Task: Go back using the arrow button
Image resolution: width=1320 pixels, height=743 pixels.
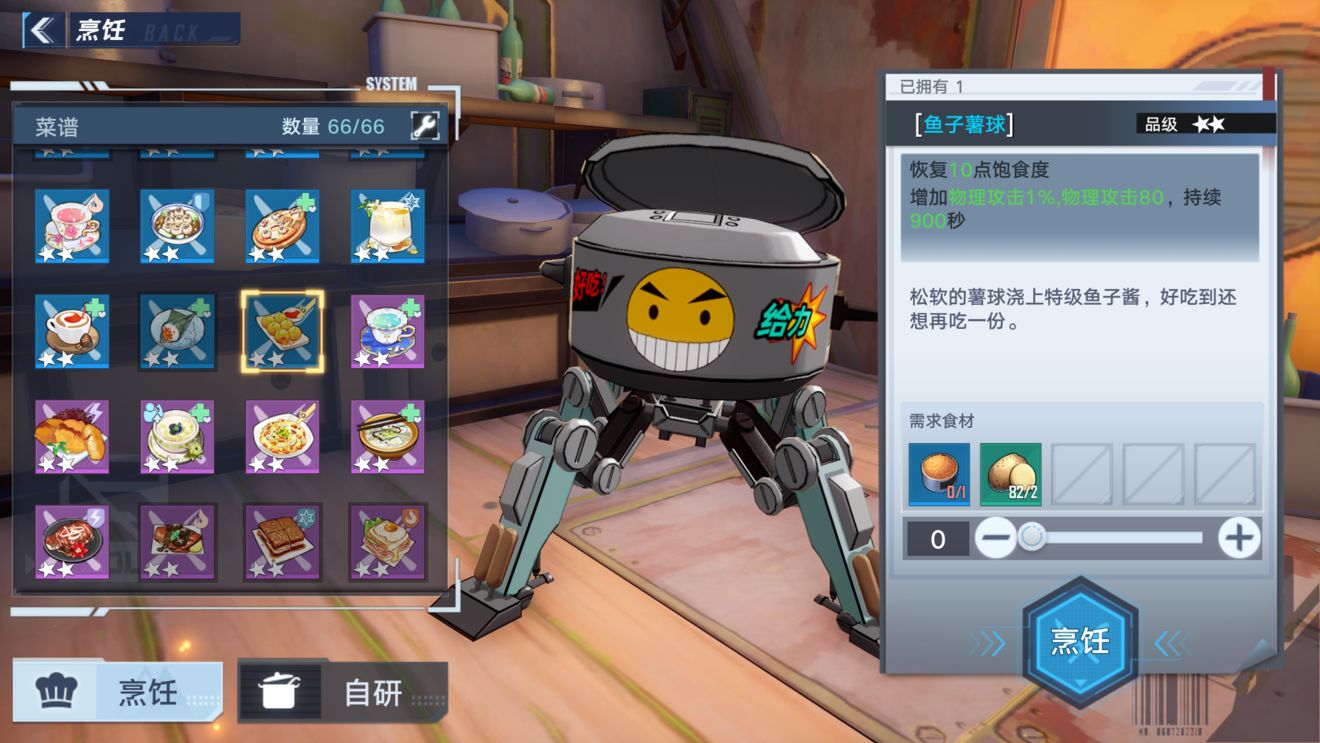Action: point(42,30)
